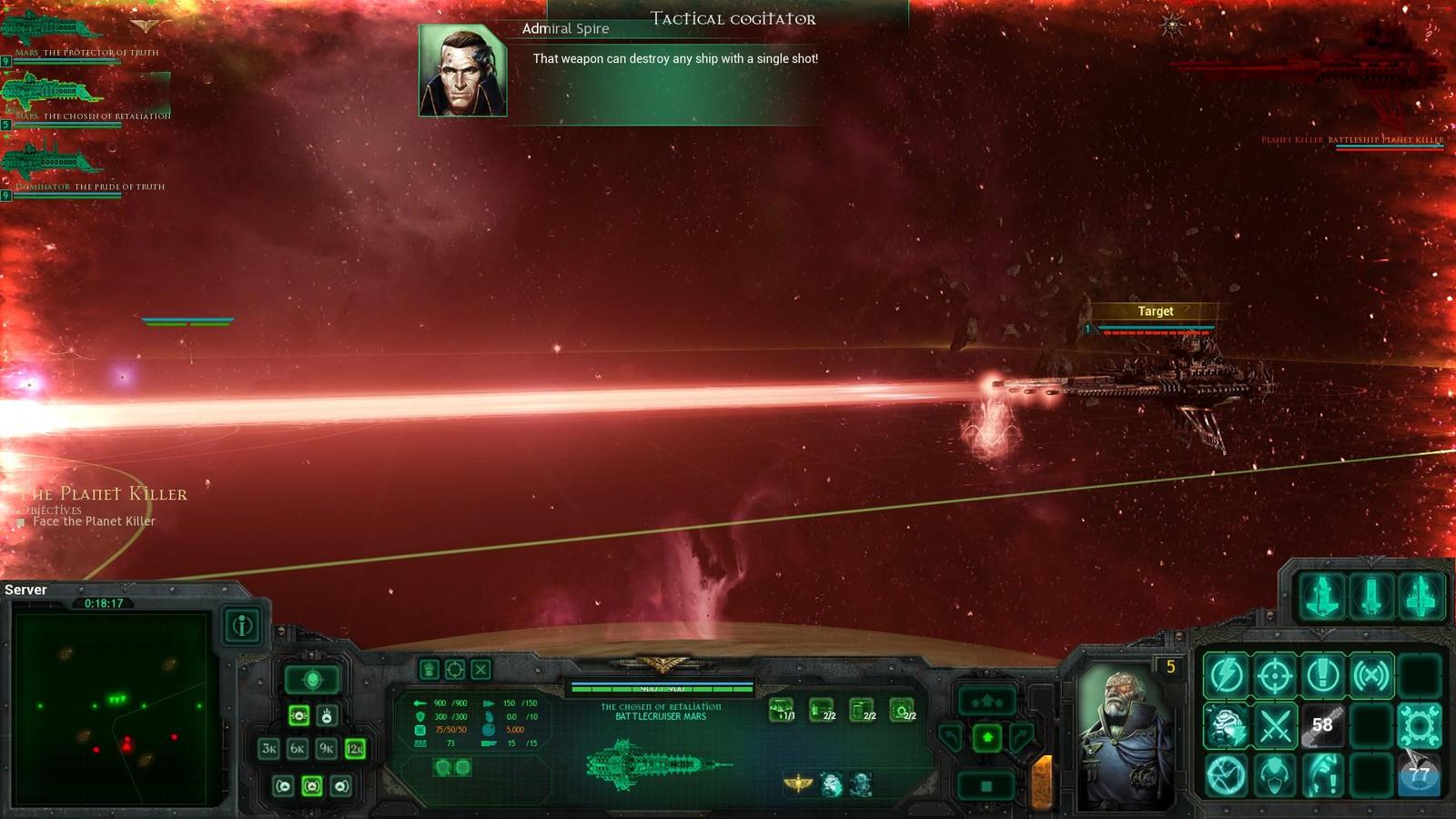Click the full stop square button
The height and width of the screenshot is (819, 1456).
pyautogui.click(x=987, y=785)
